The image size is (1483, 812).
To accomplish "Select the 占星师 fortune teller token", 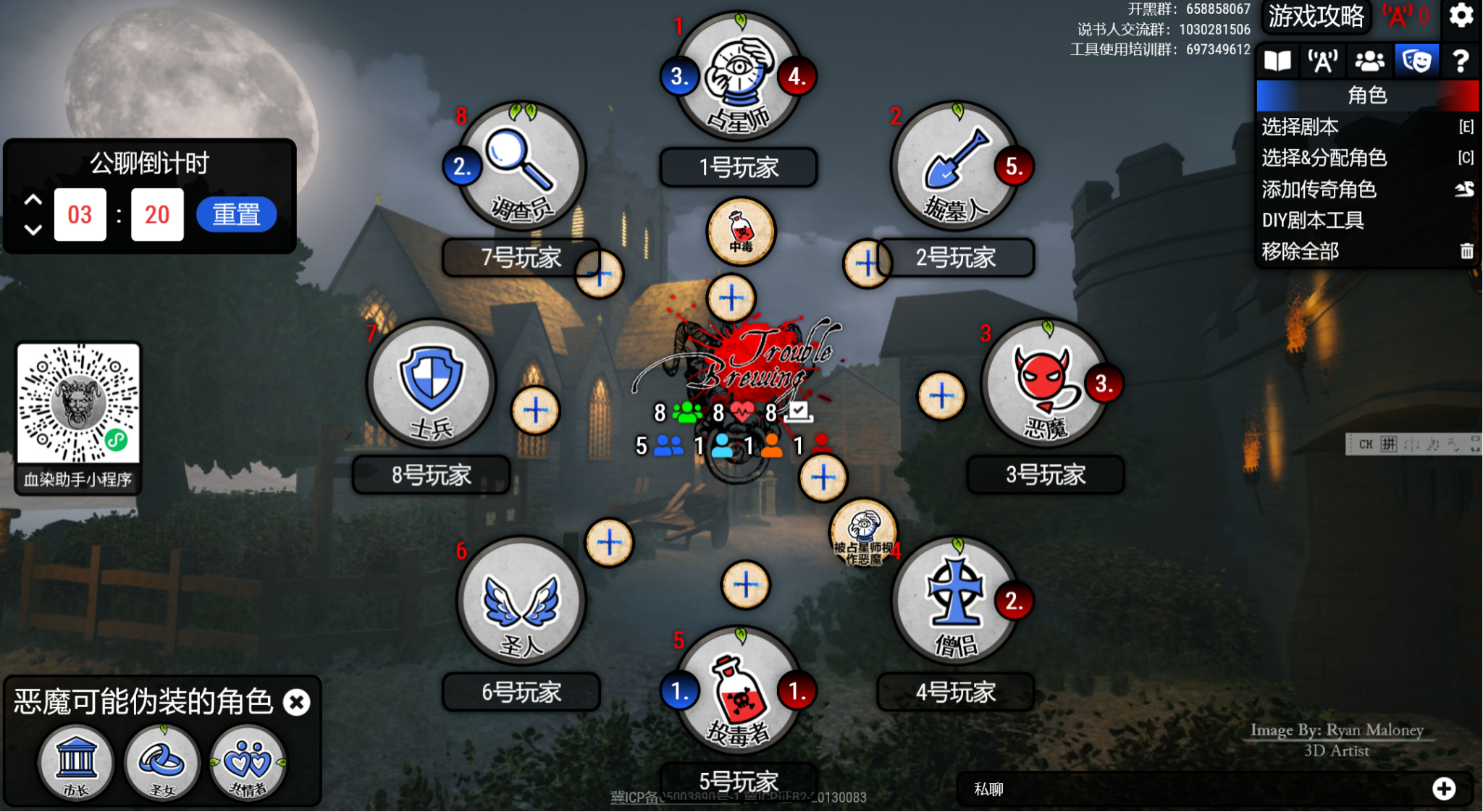I will pyautogui.click(x=739, y=77).
